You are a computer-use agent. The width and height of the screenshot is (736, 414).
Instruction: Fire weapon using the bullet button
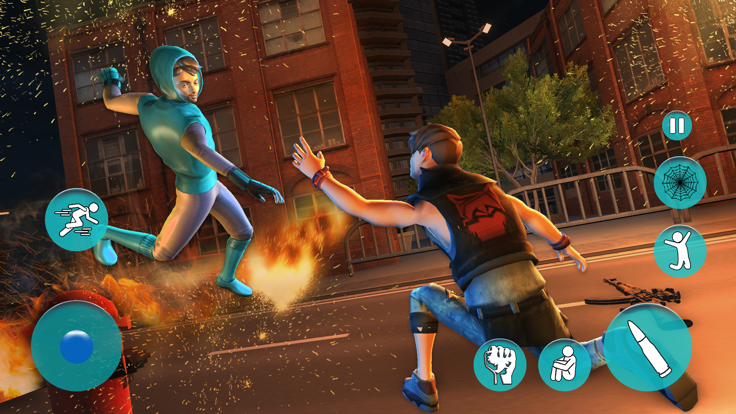point(647,347)
